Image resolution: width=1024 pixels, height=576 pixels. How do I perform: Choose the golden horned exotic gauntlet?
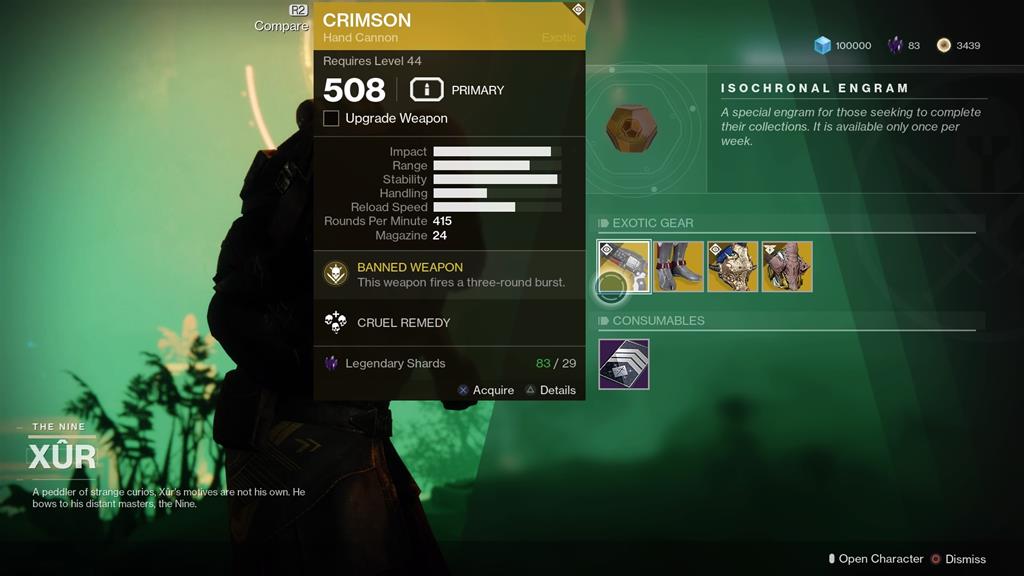(733, 266)
